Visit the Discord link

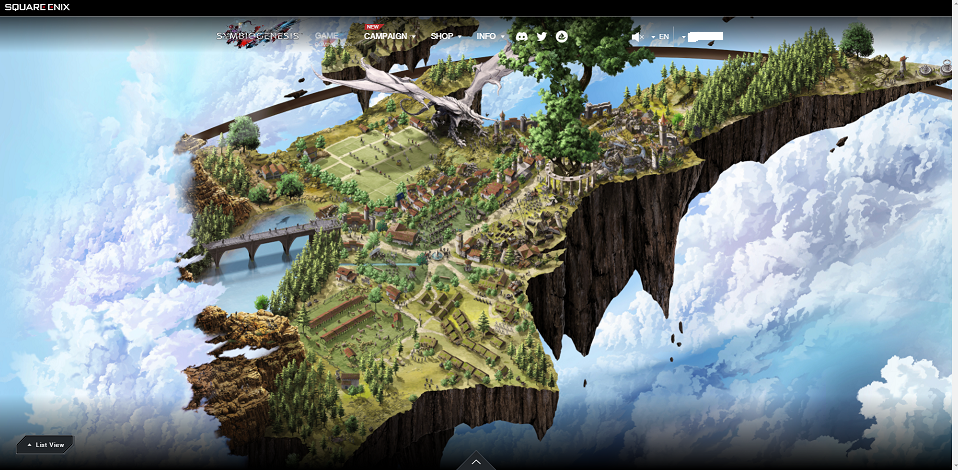[521, 37]
